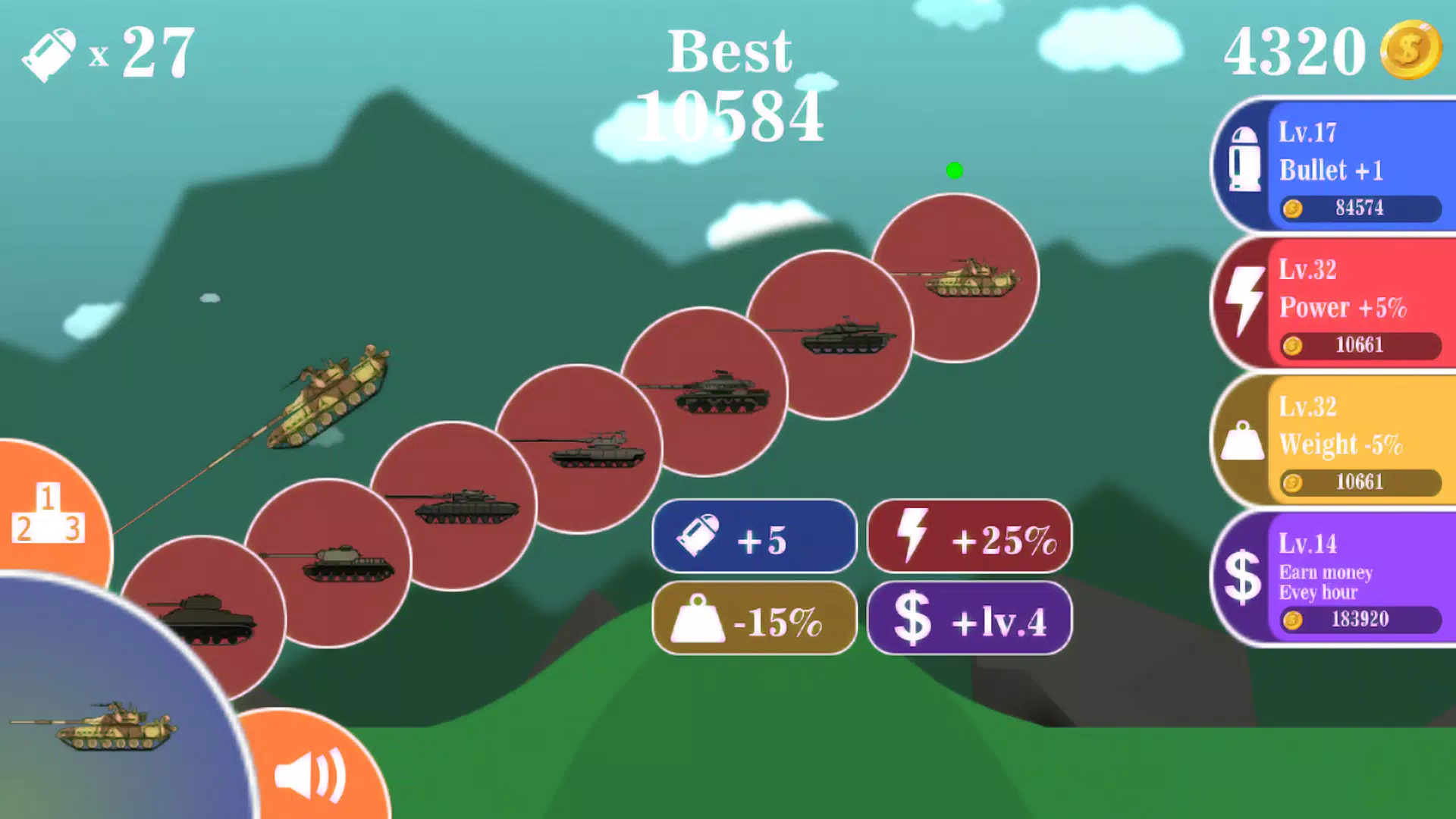The image size is (1456, 819).
Task: Claim the $ +lv.4 money boost
Action: coord(969,619)
